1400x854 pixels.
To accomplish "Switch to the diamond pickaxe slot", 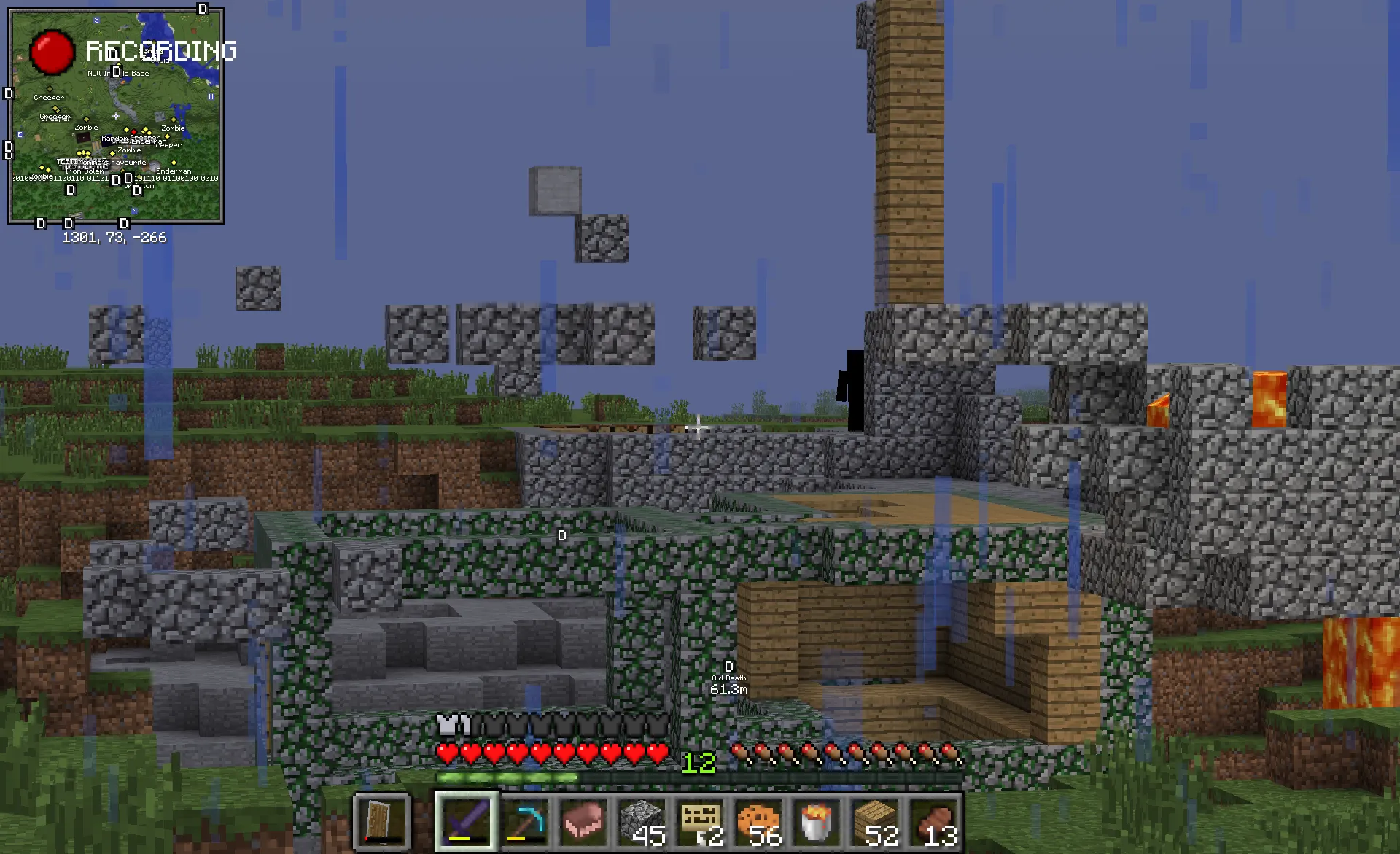I will (525, 821).
